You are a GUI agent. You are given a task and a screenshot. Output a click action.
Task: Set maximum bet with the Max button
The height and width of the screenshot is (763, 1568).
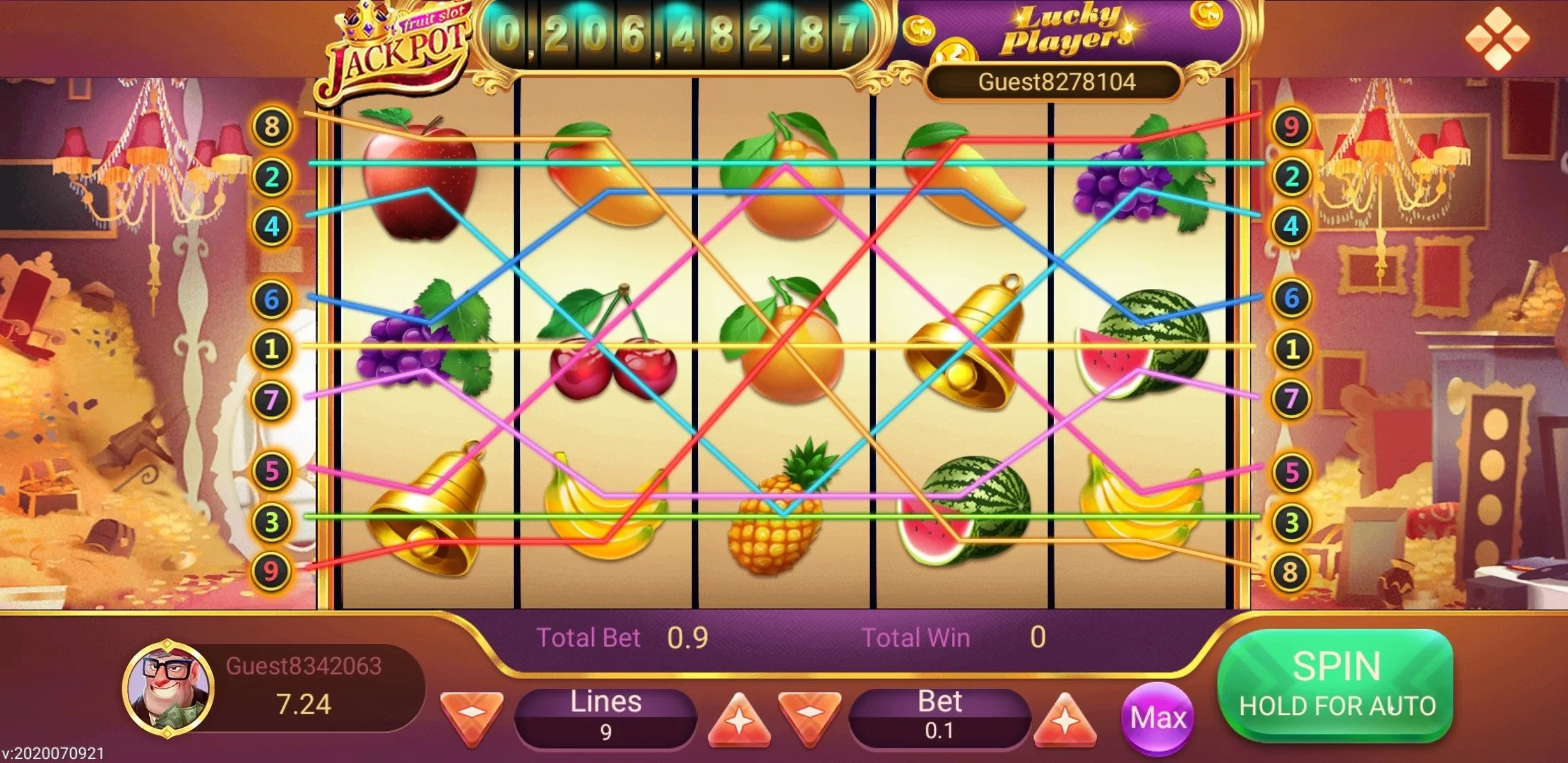(x=1157, y=718)
